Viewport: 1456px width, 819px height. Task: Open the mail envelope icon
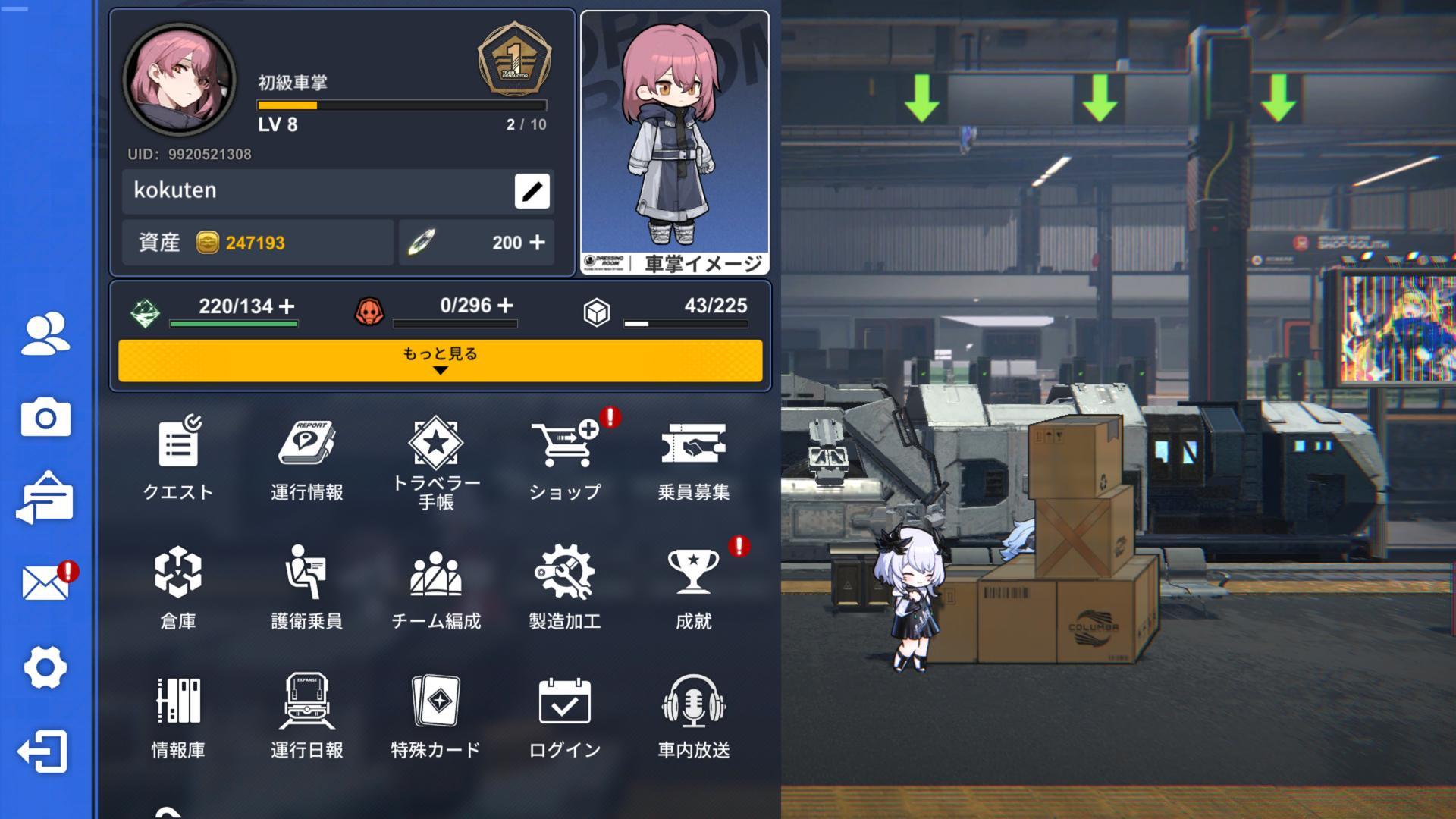tap(45, 583)
